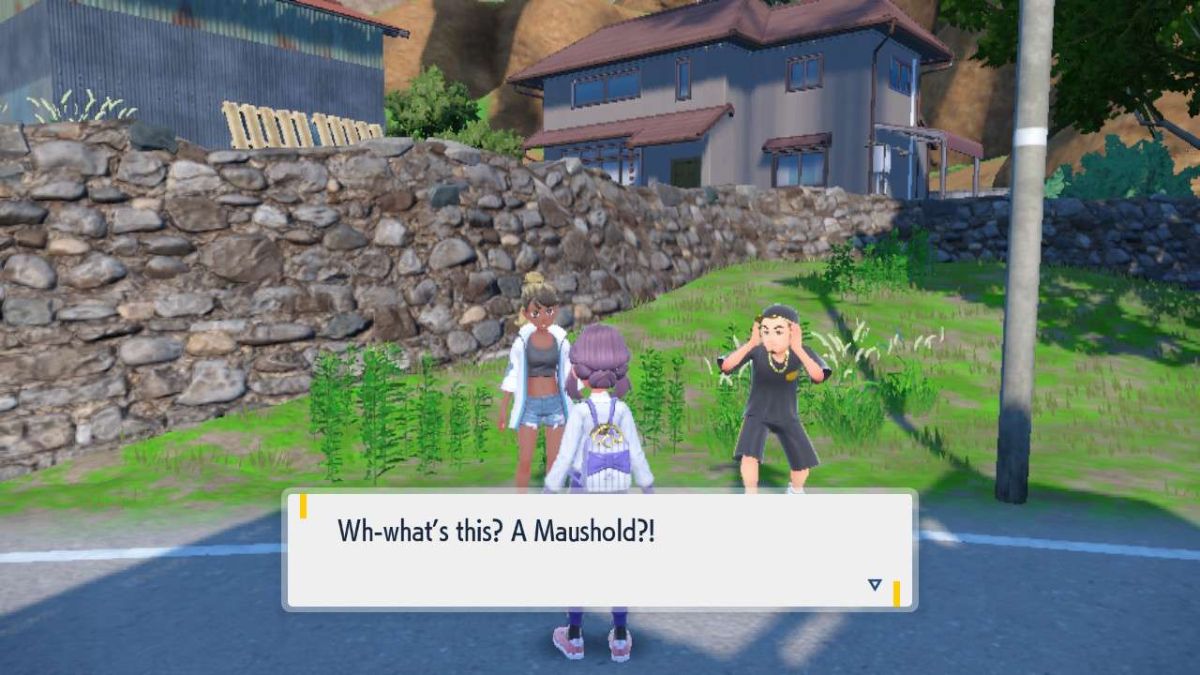Click the 'Wh-what's this? A Maushold?!' dialogue box
Image resolution: width=1200 pixels, height=675 pixels.
click(600, 549)
